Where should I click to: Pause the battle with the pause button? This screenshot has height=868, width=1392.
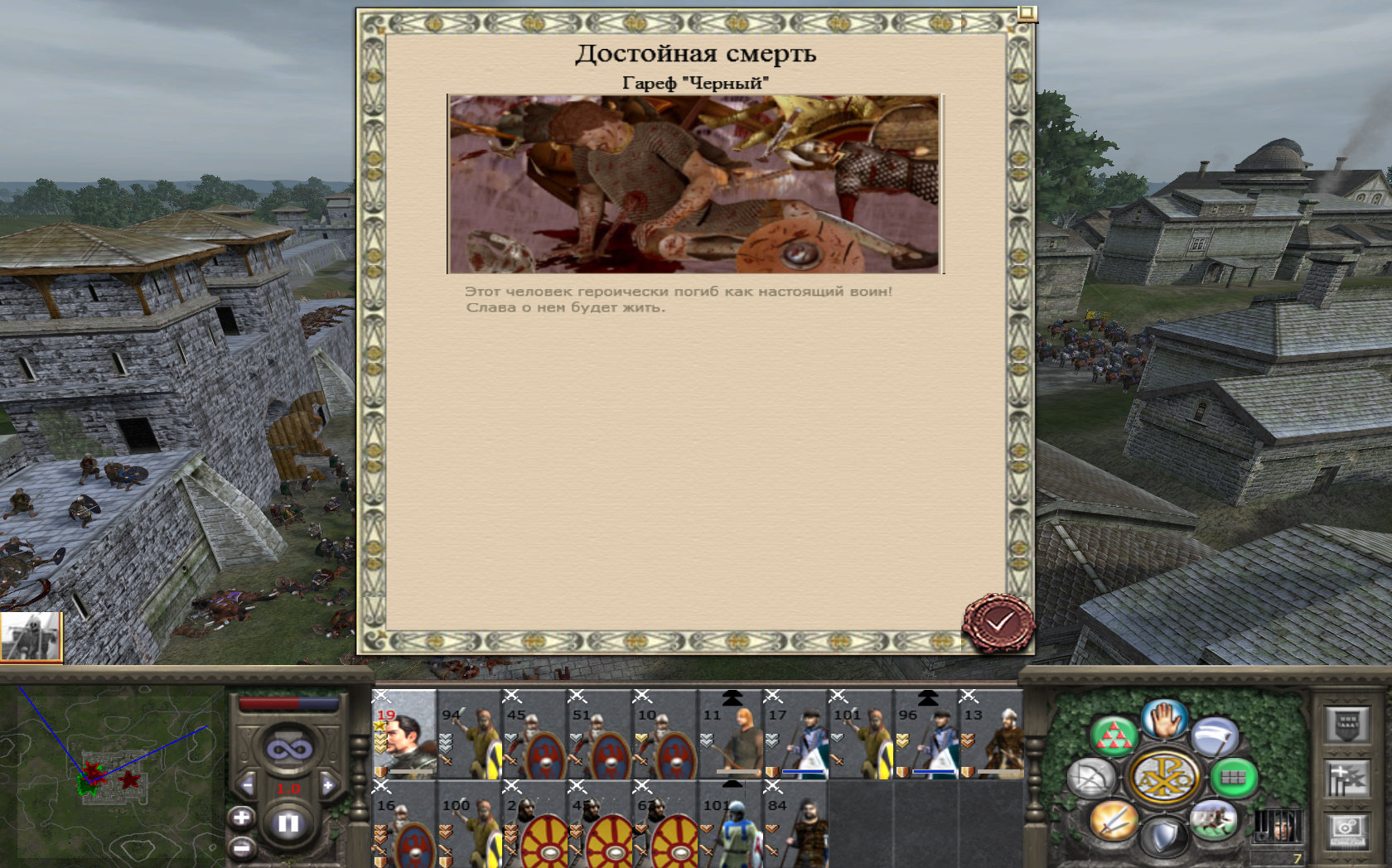288,823
